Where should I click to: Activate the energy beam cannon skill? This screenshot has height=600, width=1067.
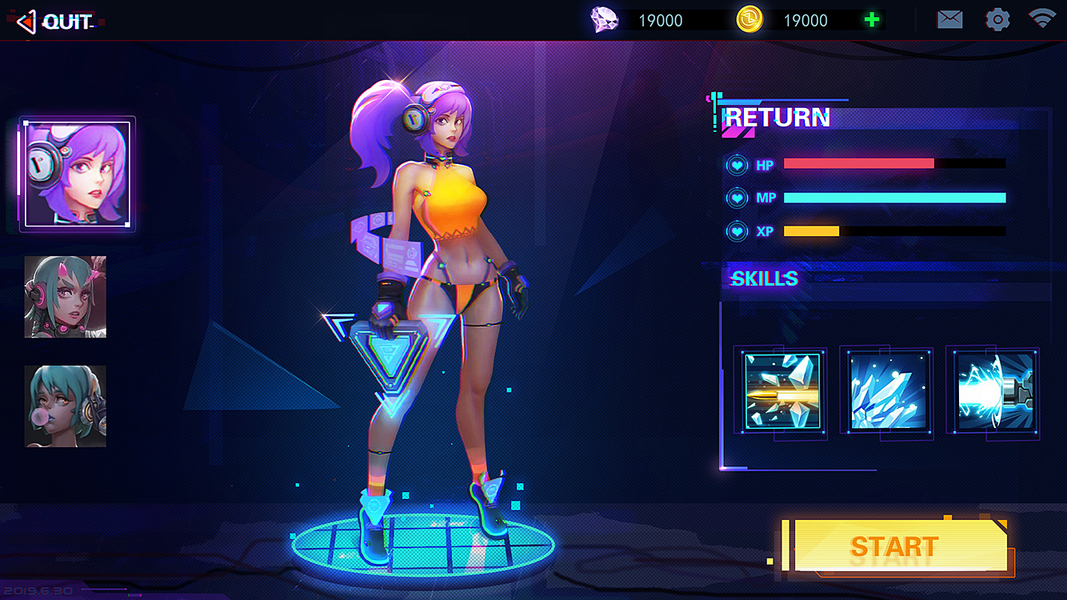(x=993, y=392)
